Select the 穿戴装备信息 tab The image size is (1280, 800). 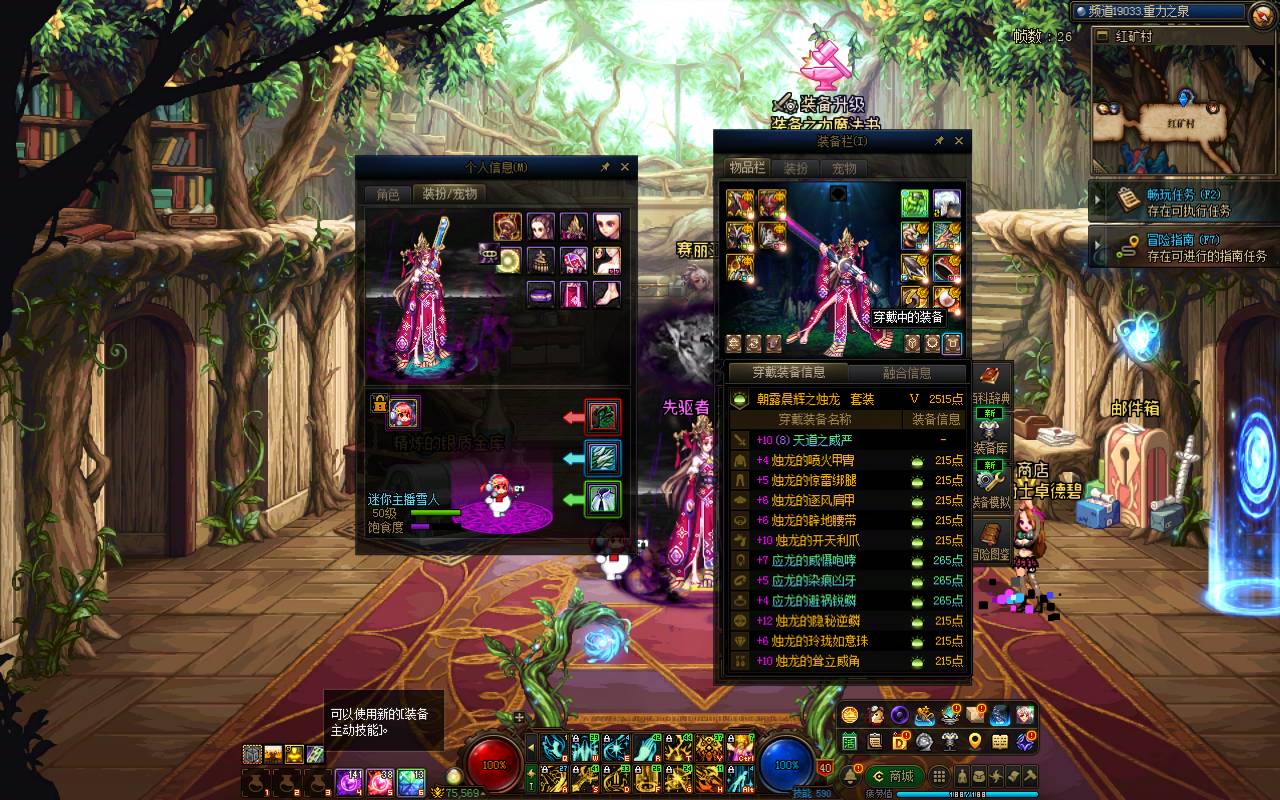point(789,373)
